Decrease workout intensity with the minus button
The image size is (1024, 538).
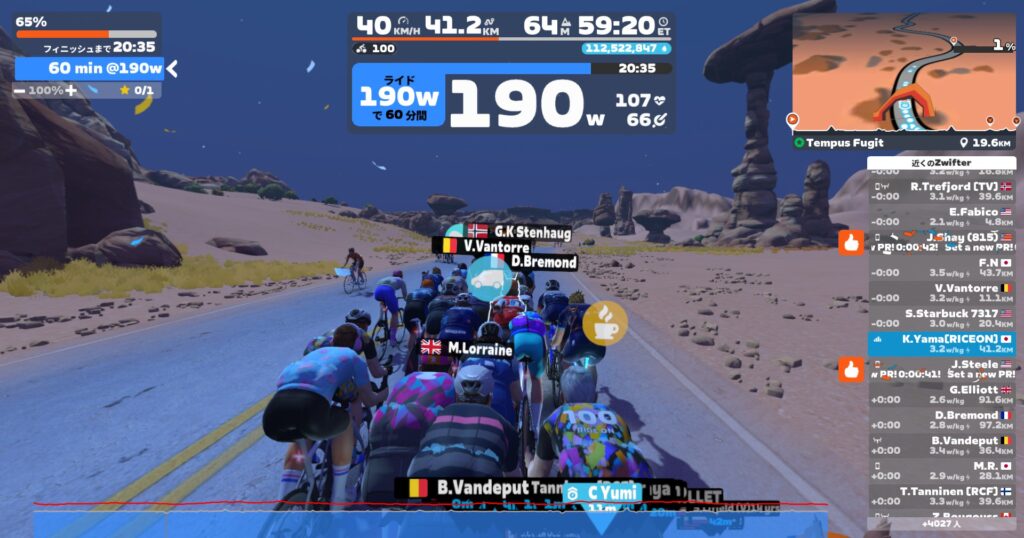tap(20, 90)
